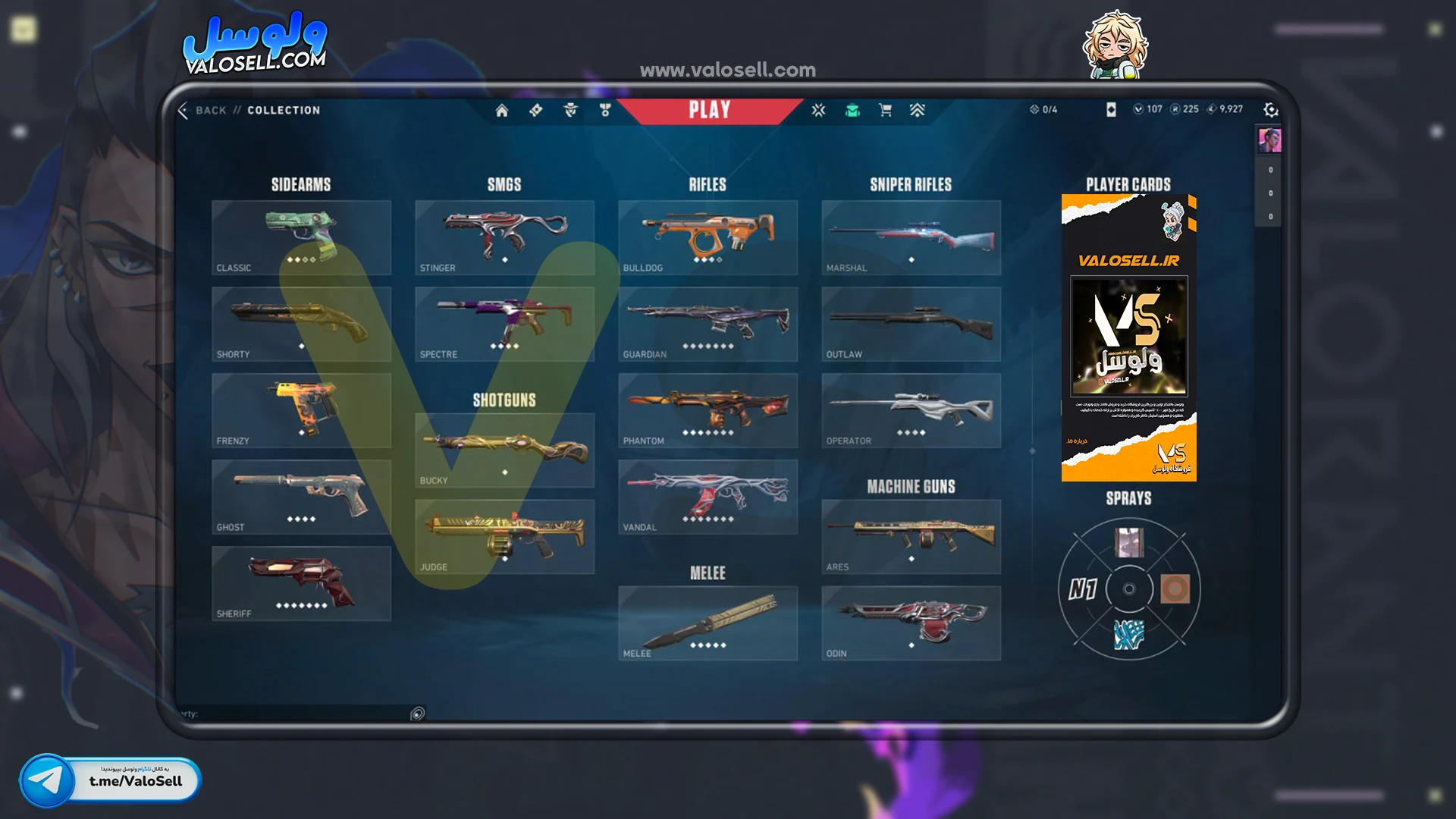Image resolution: width=1456 pixels, height=819 pixels.
Task: Go back from the Collection screen
Action: point(202,111)
